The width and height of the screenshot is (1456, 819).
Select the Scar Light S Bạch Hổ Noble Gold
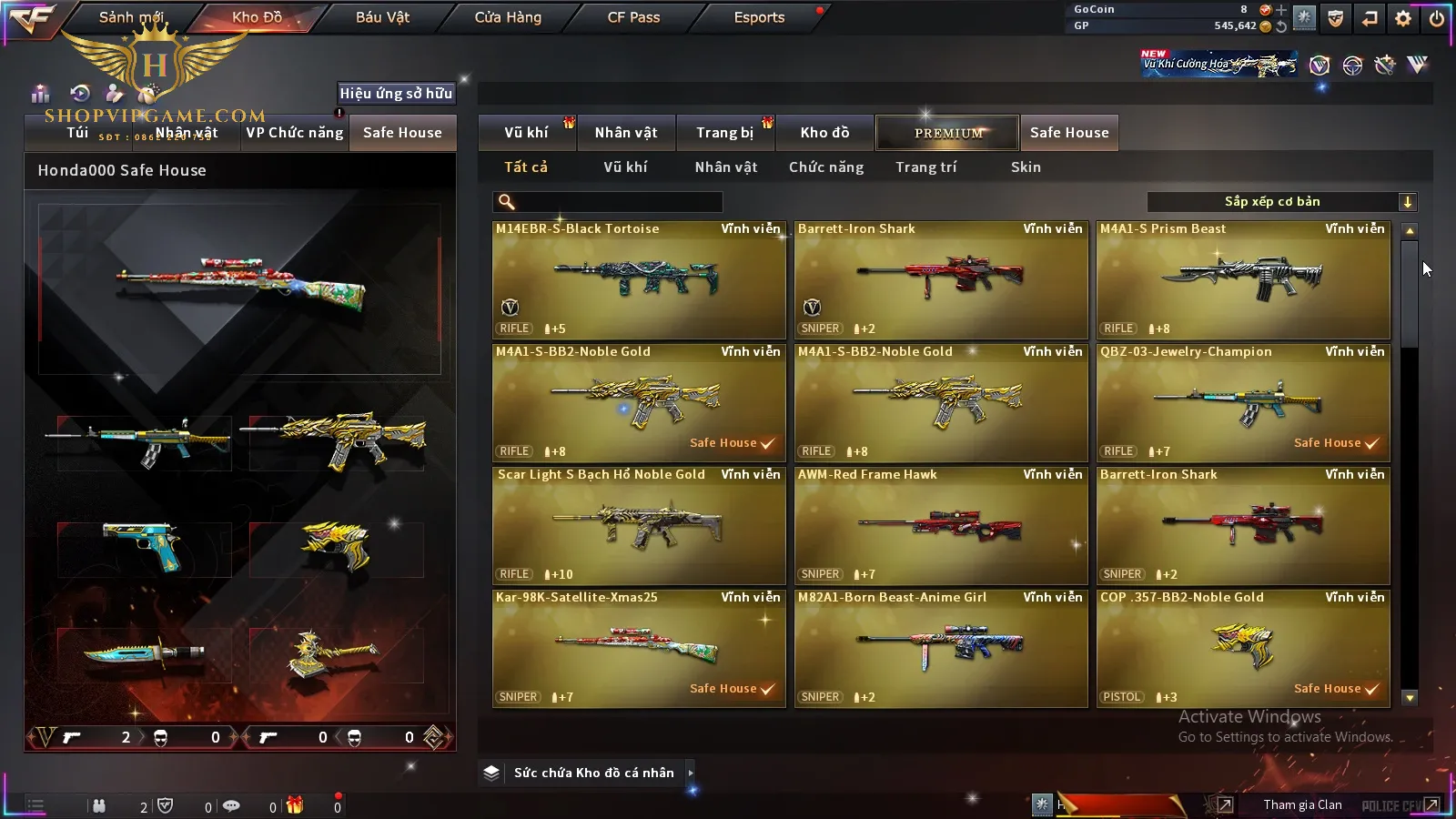point(639,526)
